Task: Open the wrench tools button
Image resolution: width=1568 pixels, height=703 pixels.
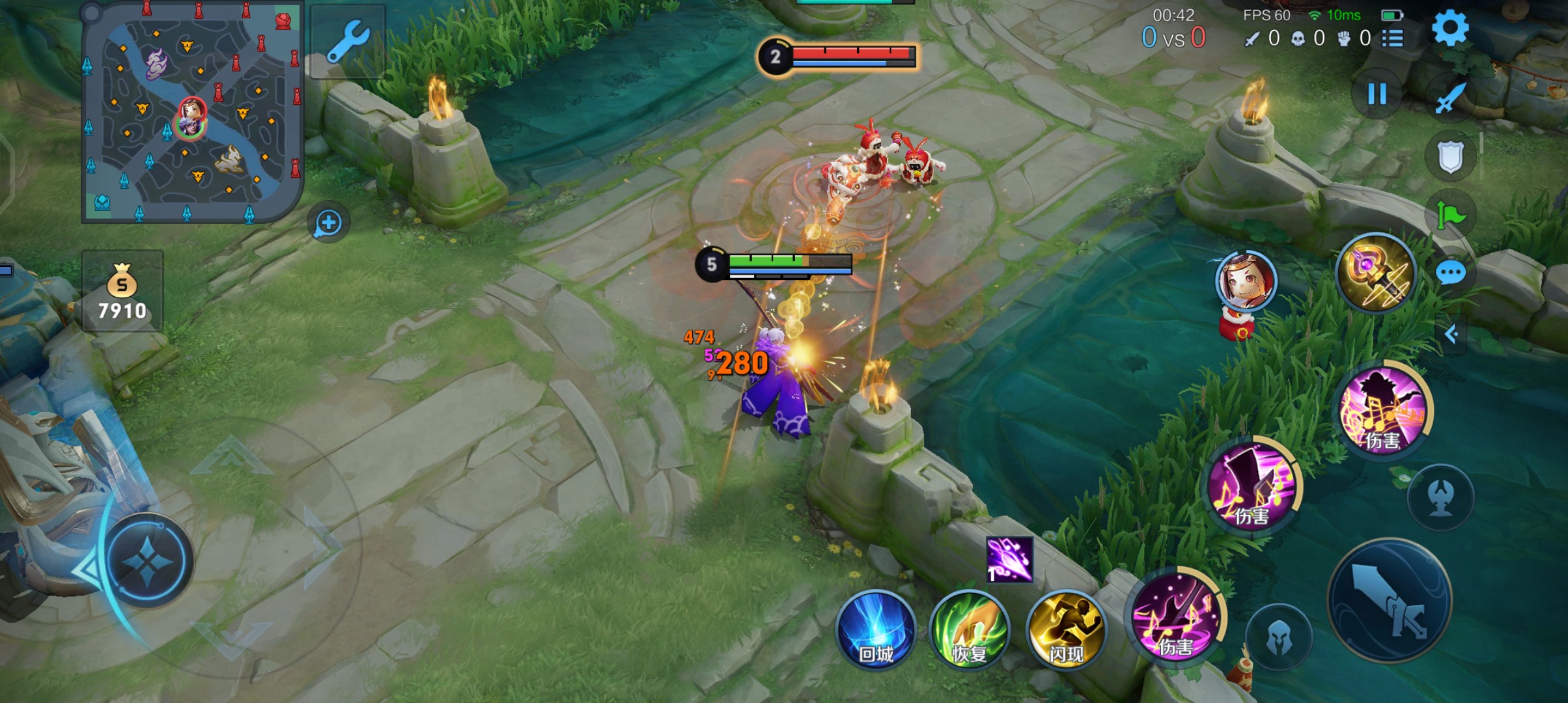Action: (348, 42)
